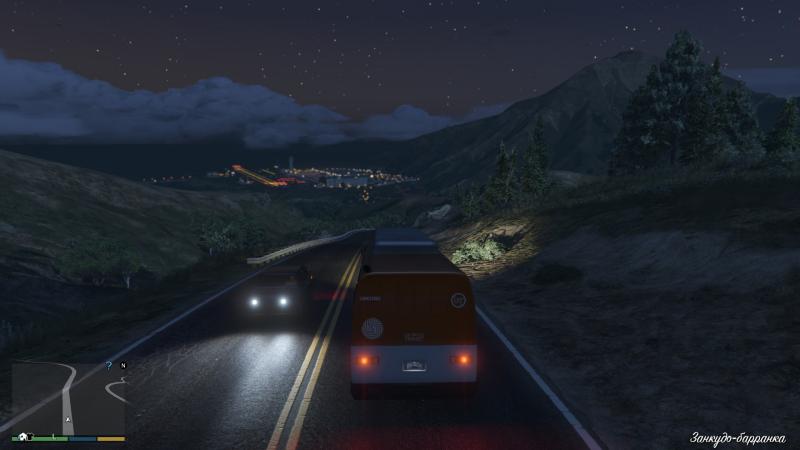Select the clothing shirt icon on minimap

(x=28, y=436)
